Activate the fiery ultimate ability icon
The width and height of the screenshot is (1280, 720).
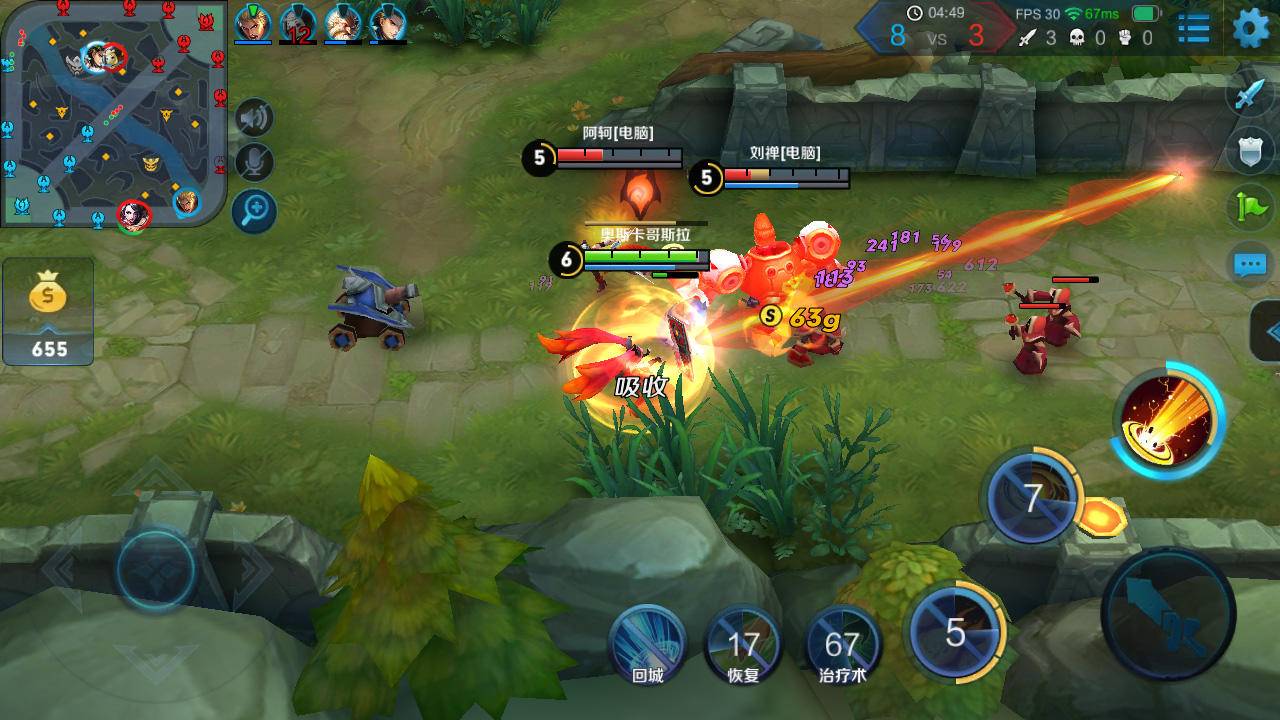pyautogui.click(x=1168, y=419)
